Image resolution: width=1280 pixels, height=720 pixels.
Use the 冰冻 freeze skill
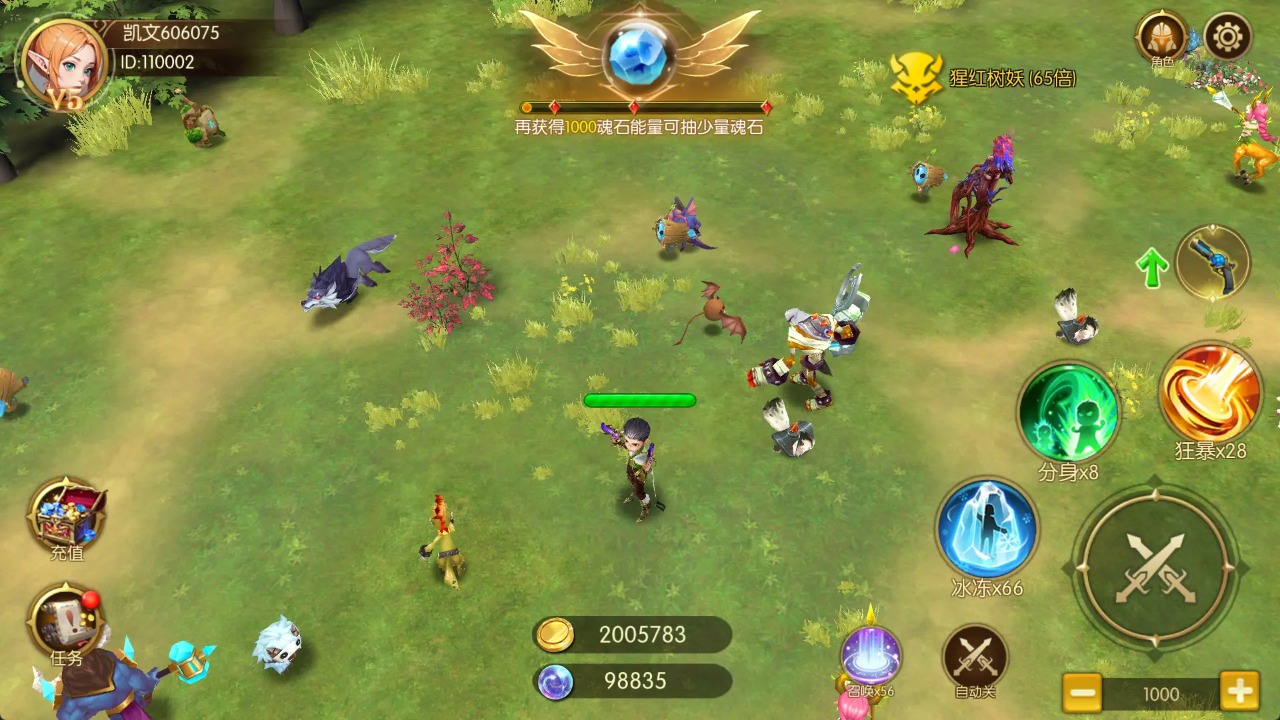(x=987, y=529)
